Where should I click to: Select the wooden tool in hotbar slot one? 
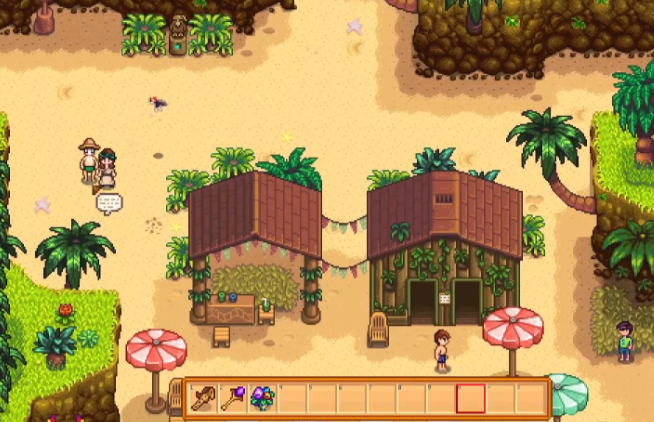(x=203, y=399)
